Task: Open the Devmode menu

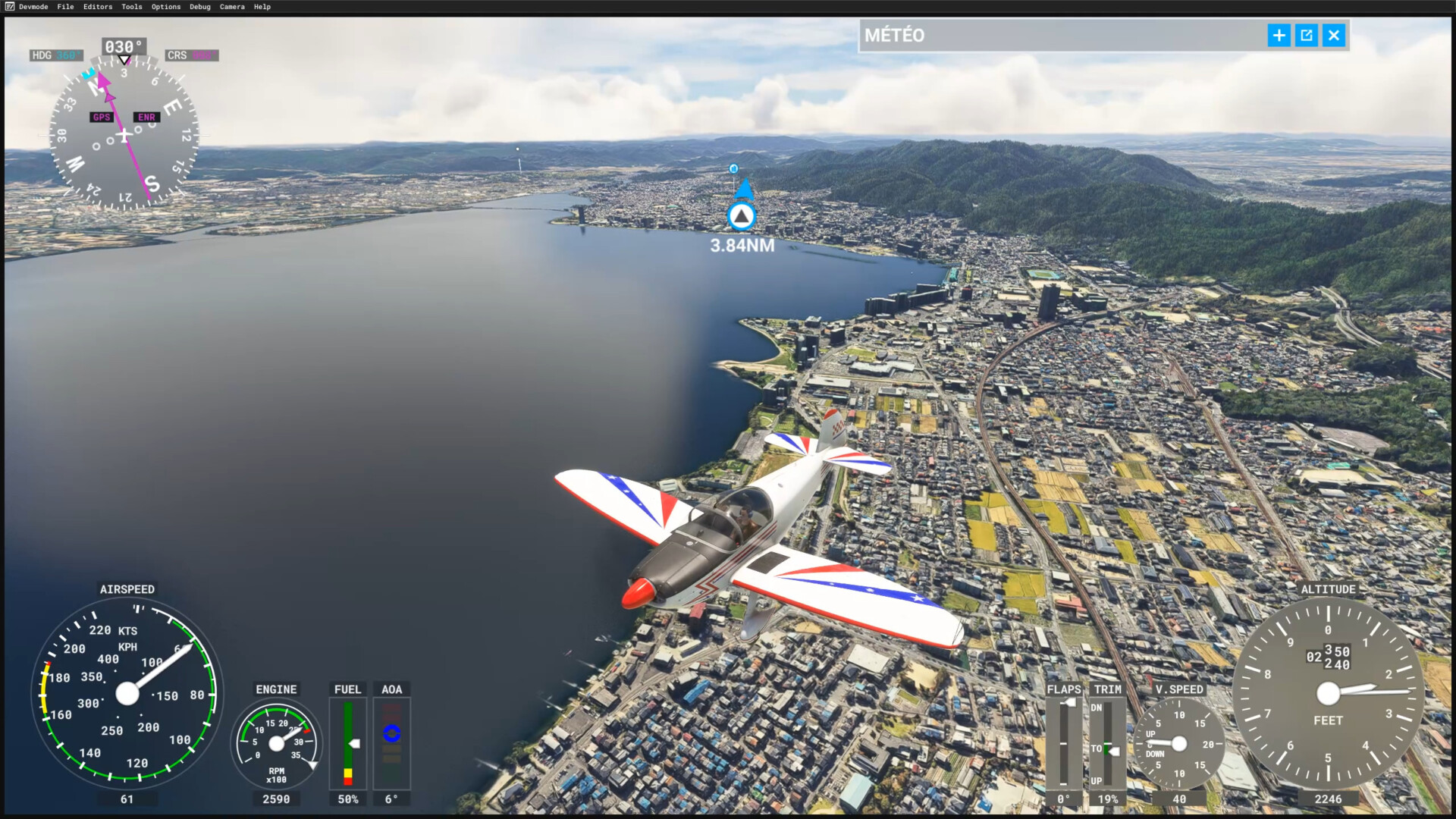Action: click(33, 7)
